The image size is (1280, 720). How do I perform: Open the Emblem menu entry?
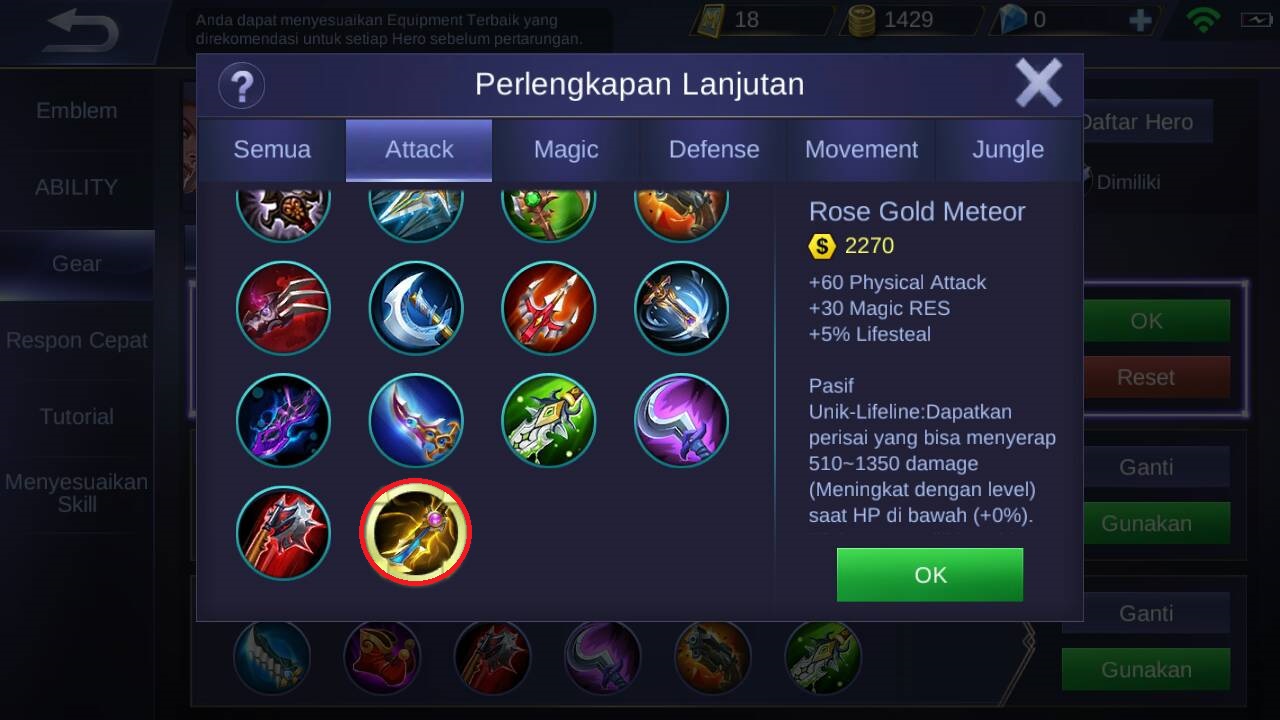[x=77, y=111]
